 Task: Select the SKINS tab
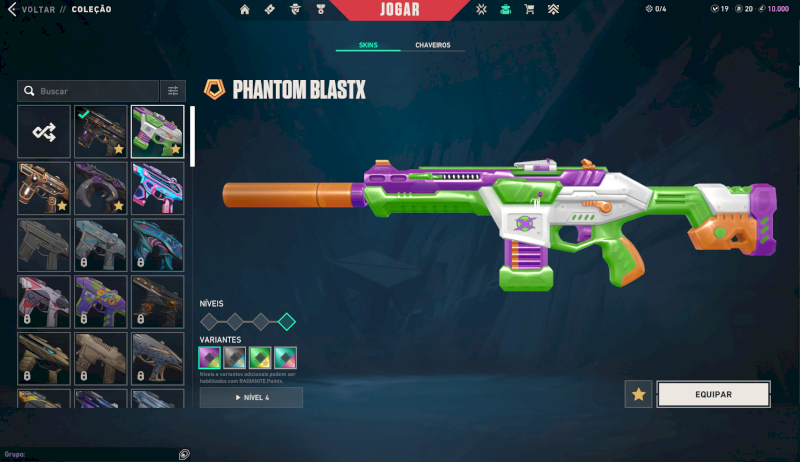[367, 46]
